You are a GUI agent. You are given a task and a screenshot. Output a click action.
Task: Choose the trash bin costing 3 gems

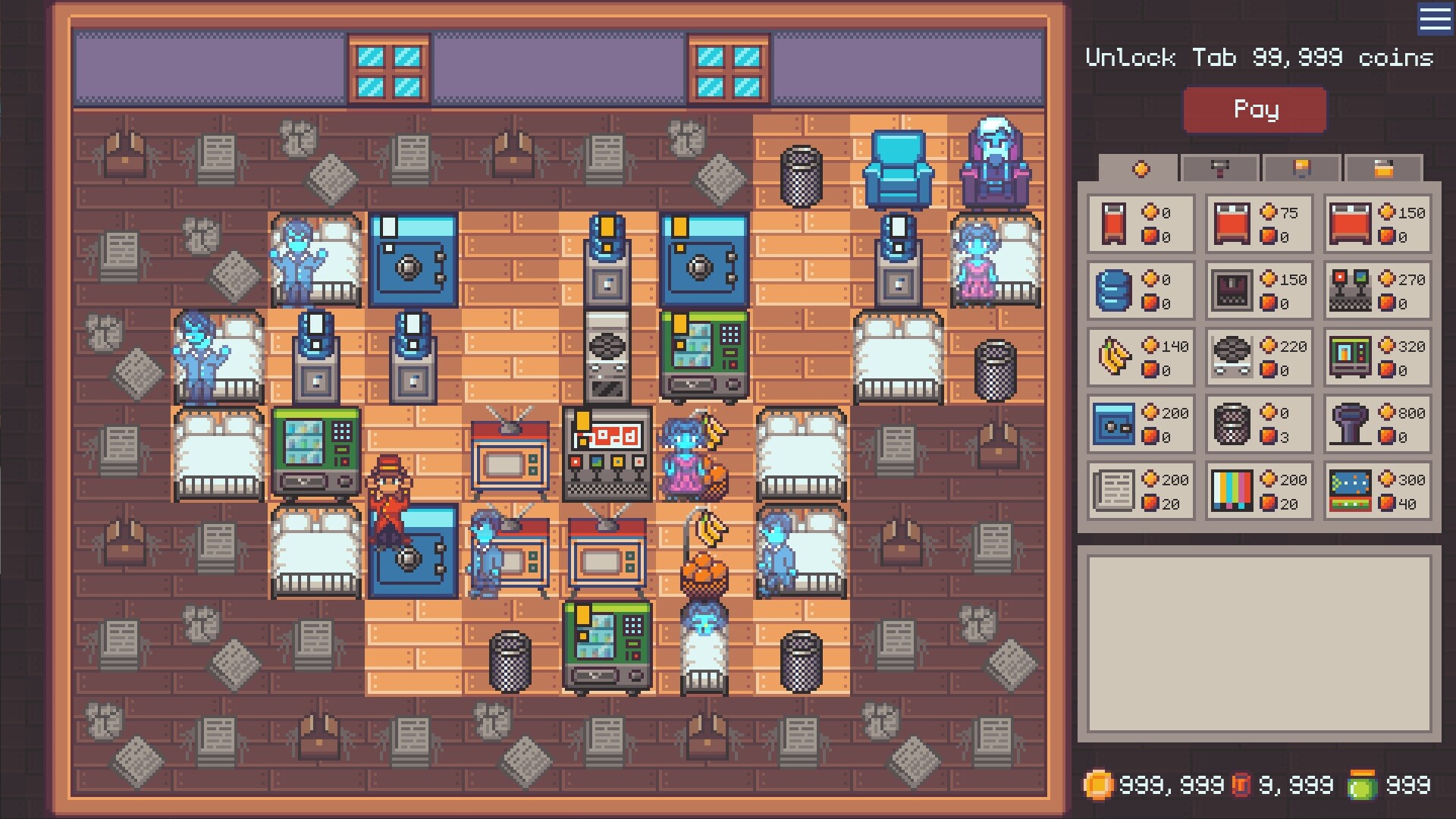(1259, 425)
